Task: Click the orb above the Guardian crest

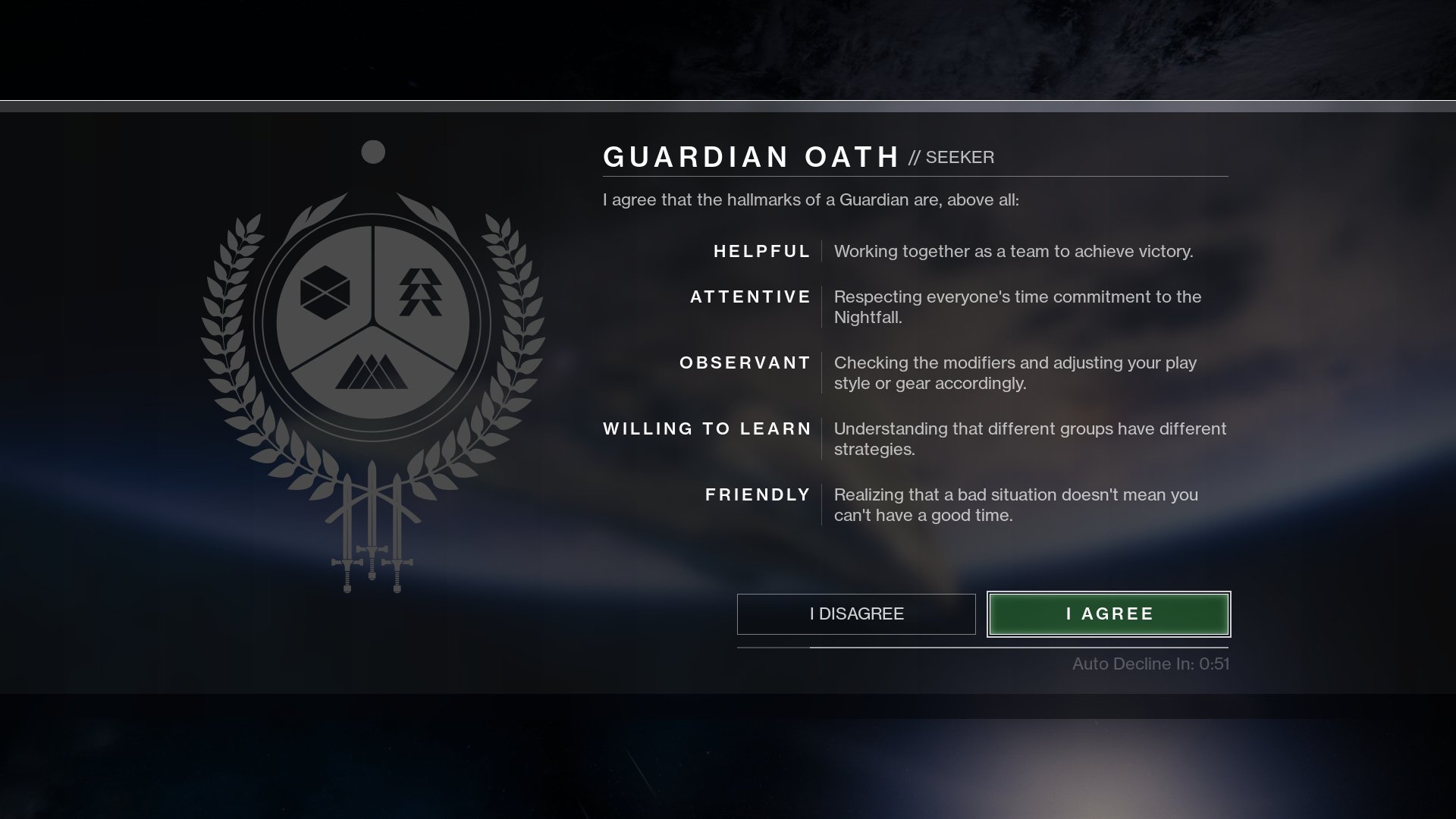Action: tap(373, 153)
